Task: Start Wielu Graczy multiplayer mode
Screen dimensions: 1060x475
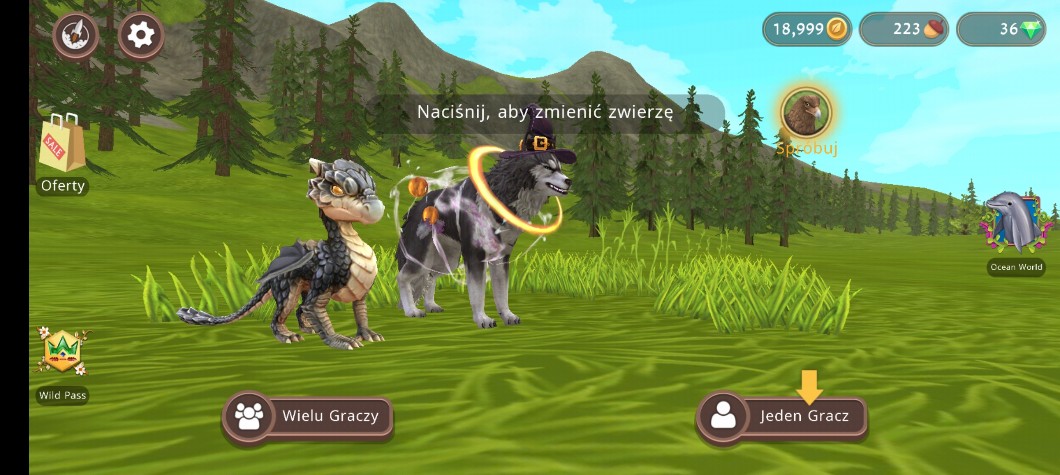Action: tap(308, 416)
